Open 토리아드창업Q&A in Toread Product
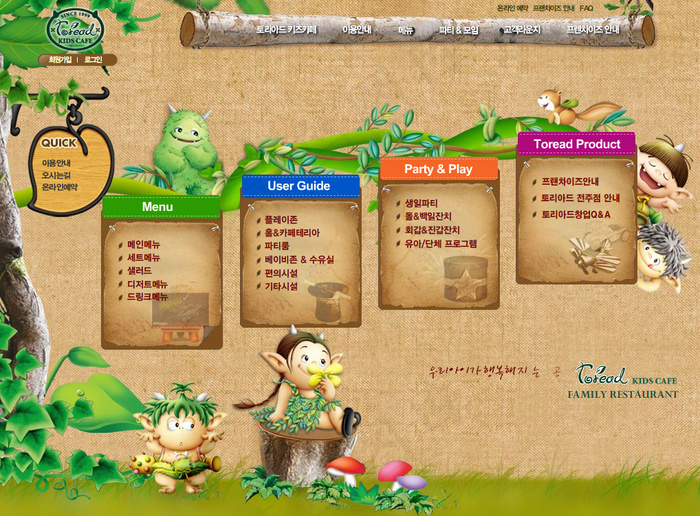 coord(575,214)
